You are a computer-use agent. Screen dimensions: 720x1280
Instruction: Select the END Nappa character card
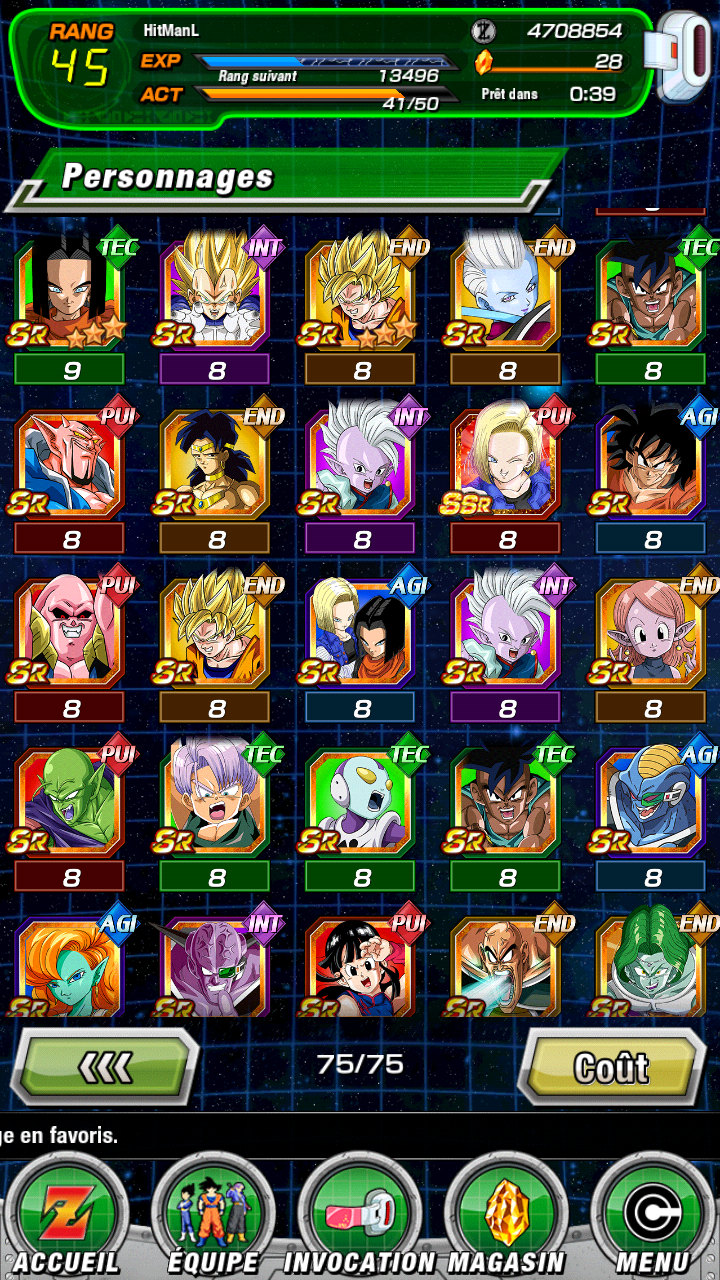click(x=507, y=965)
